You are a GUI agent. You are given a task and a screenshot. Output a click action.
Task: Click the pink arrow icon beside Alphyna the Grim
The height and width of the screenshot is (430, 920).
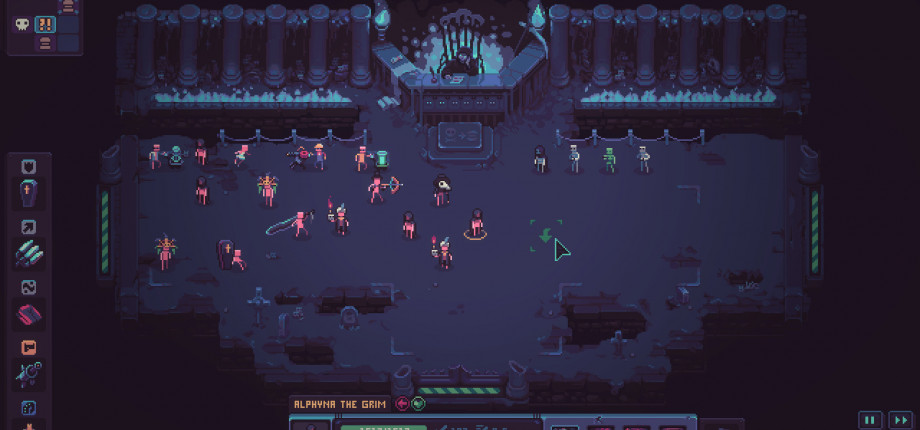(x=402, y=404)
